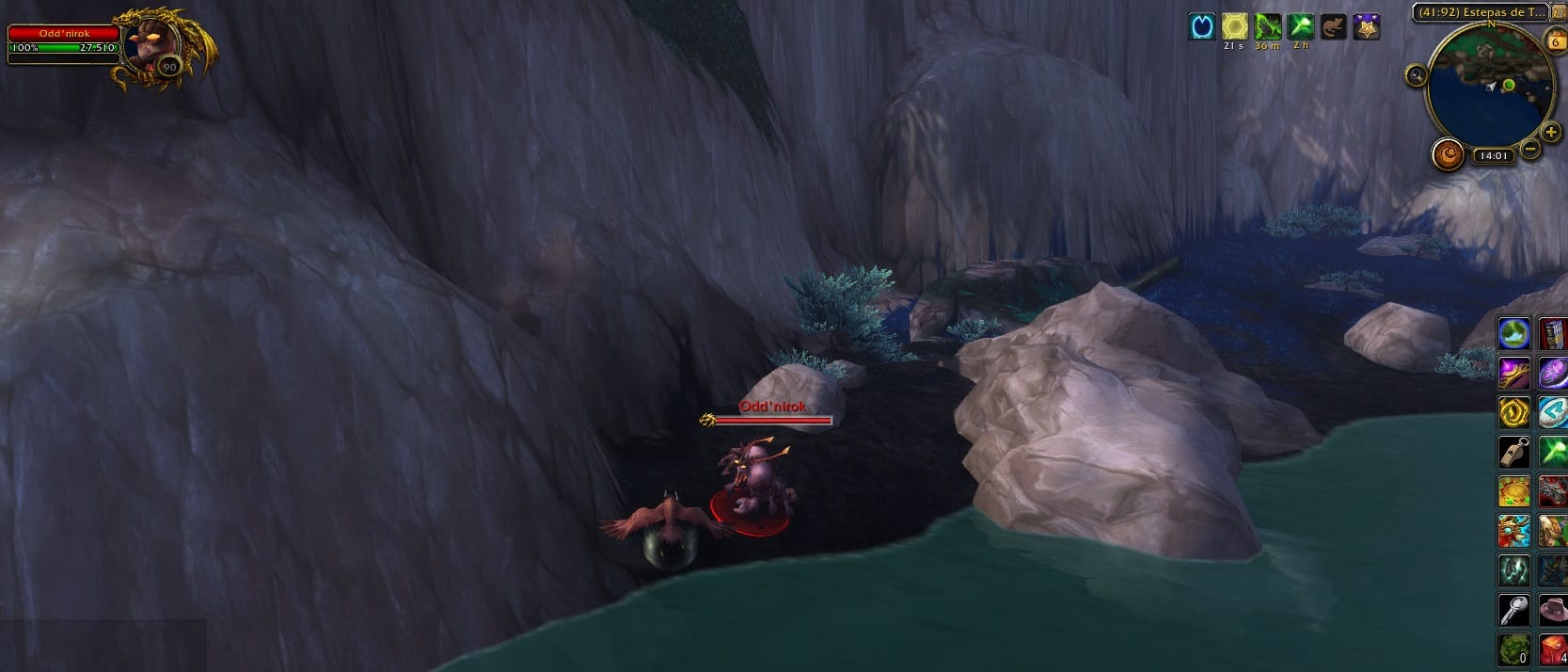Image resolution: width=1568 pixels, height=672 pixels.
Task: Select the brown critter silhouette buff icon
Action: pyautogui.click(x=1332, y=26)
